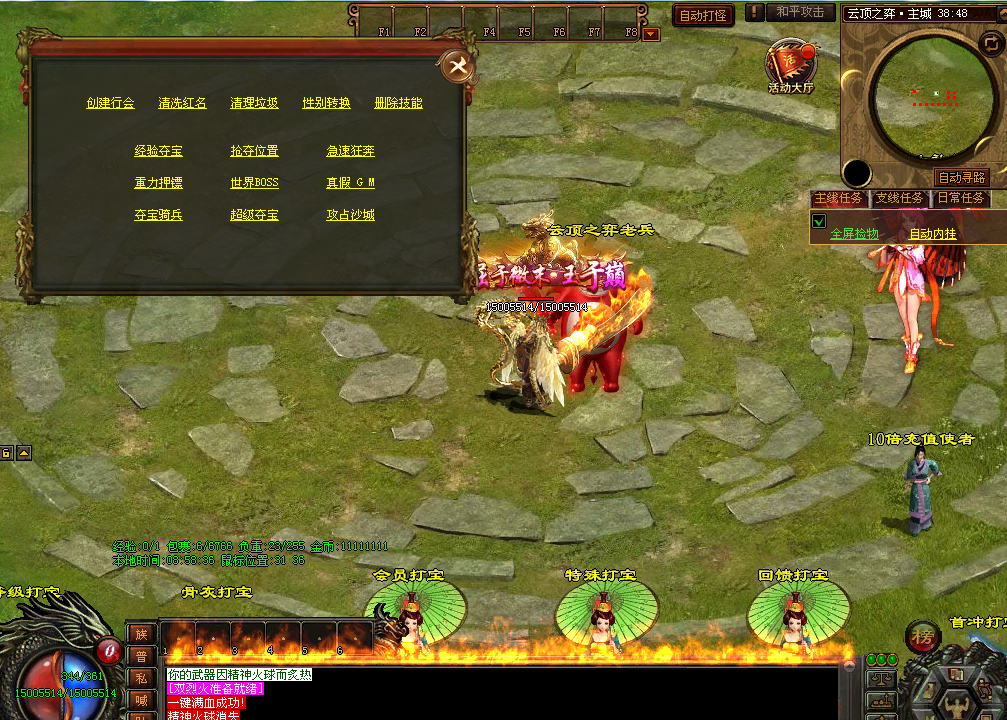
Task: Switch to the 主线任务 tab
Action: pos(838,198)
